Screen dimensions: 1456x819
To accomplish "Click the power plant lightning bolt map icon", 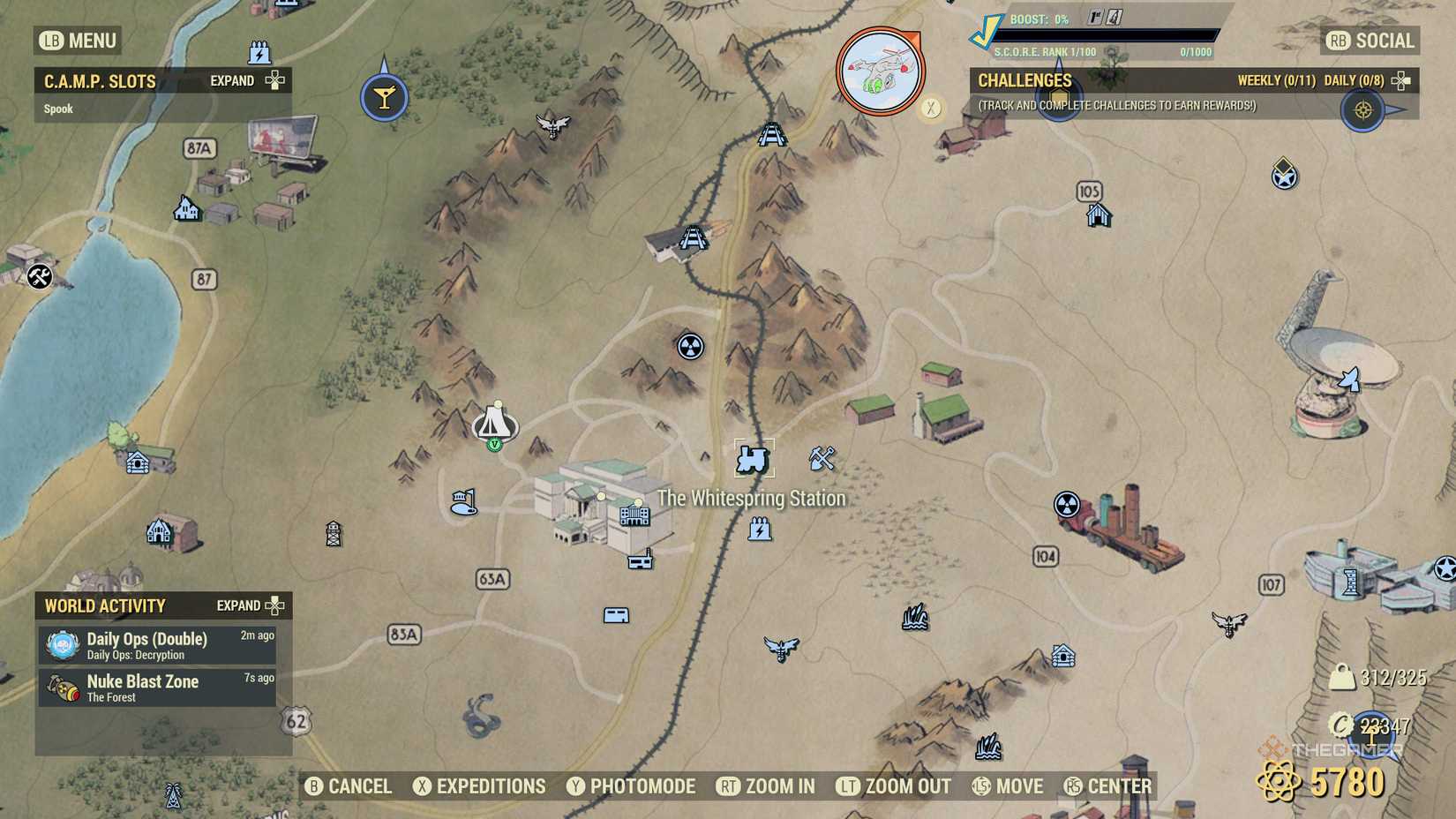I will pyautogui.click(x=761, y=530).
